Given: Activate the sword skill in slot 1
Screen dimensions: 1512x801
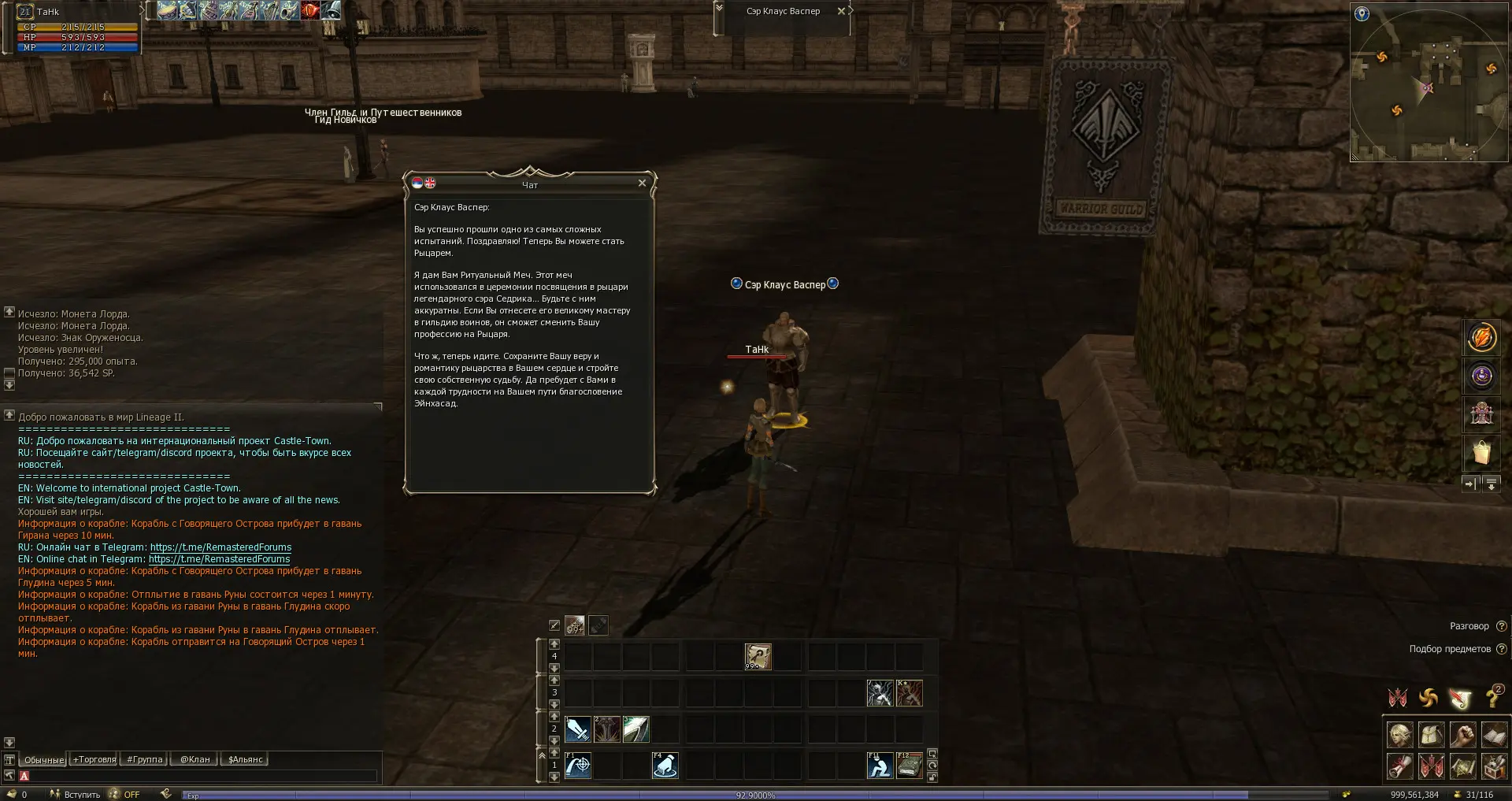Looking at the screenshot, I should tap(578, 729).
